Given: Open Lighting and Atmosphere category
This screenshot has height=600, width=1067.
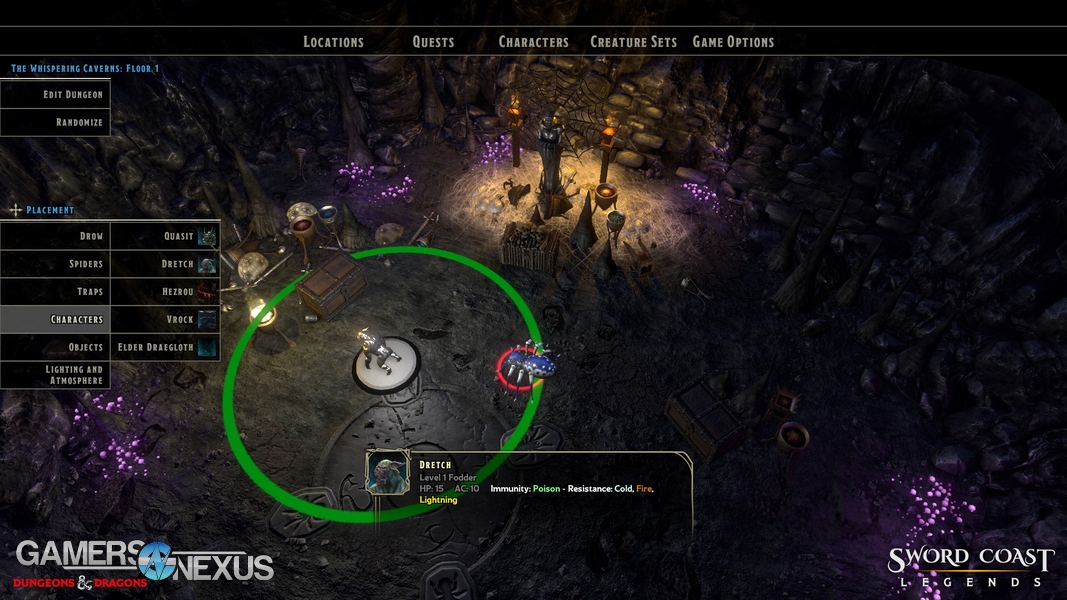Looking at the screenshot, I should tap(55, 375).
